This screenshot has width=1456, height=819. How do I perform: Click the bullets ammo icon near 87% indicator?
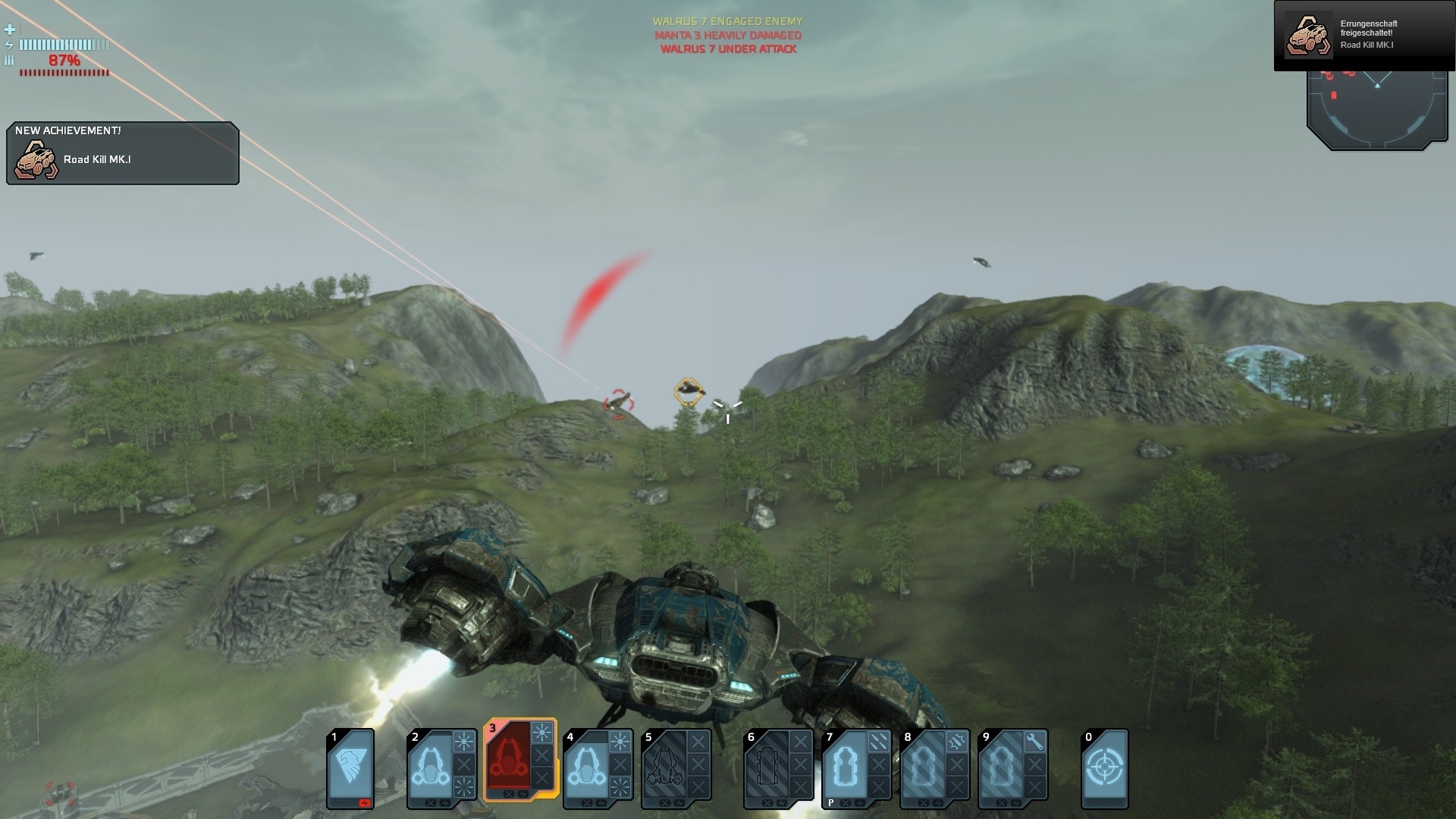pos(9,61)
